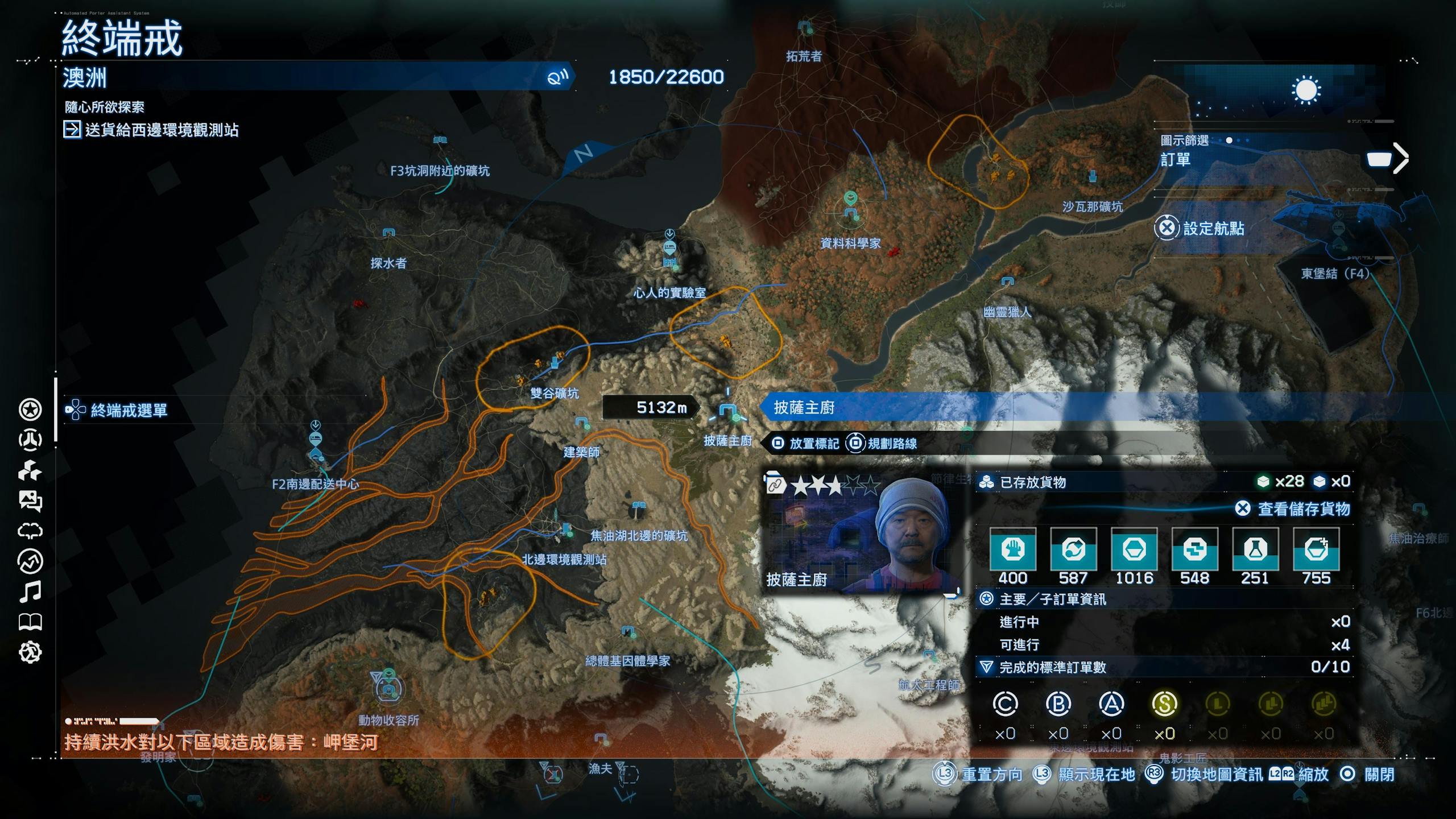Screen dimensions: 1456x819
Task: Choose the 幽靈獵人 map marker
Action: [1007, 282]
